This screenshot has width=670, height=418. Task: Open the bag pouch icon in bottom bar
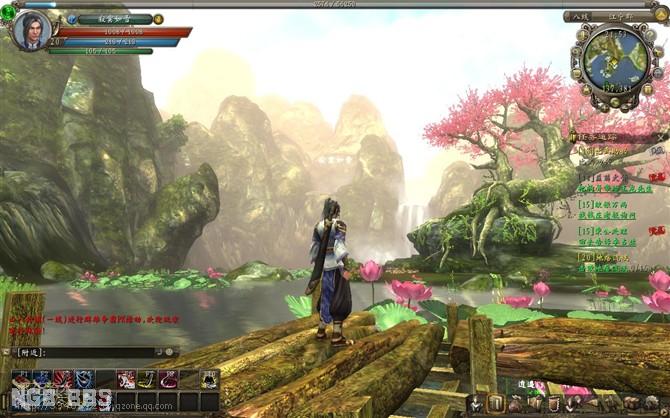[516, 404]
